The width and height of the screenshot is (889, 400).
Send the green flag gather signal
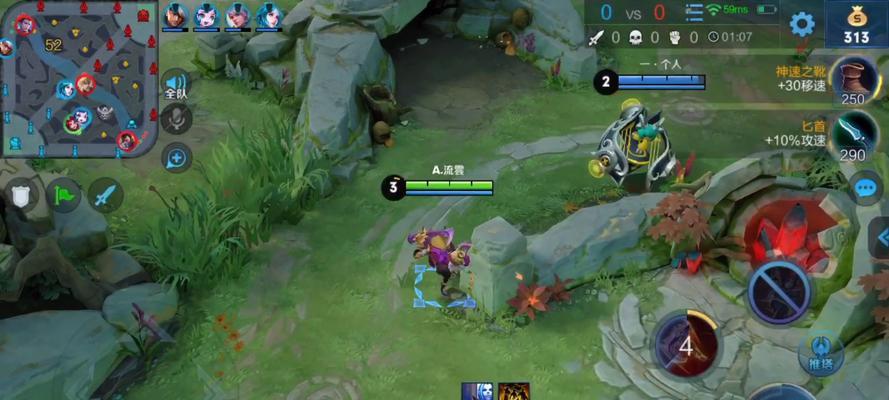tap(64, 195)
